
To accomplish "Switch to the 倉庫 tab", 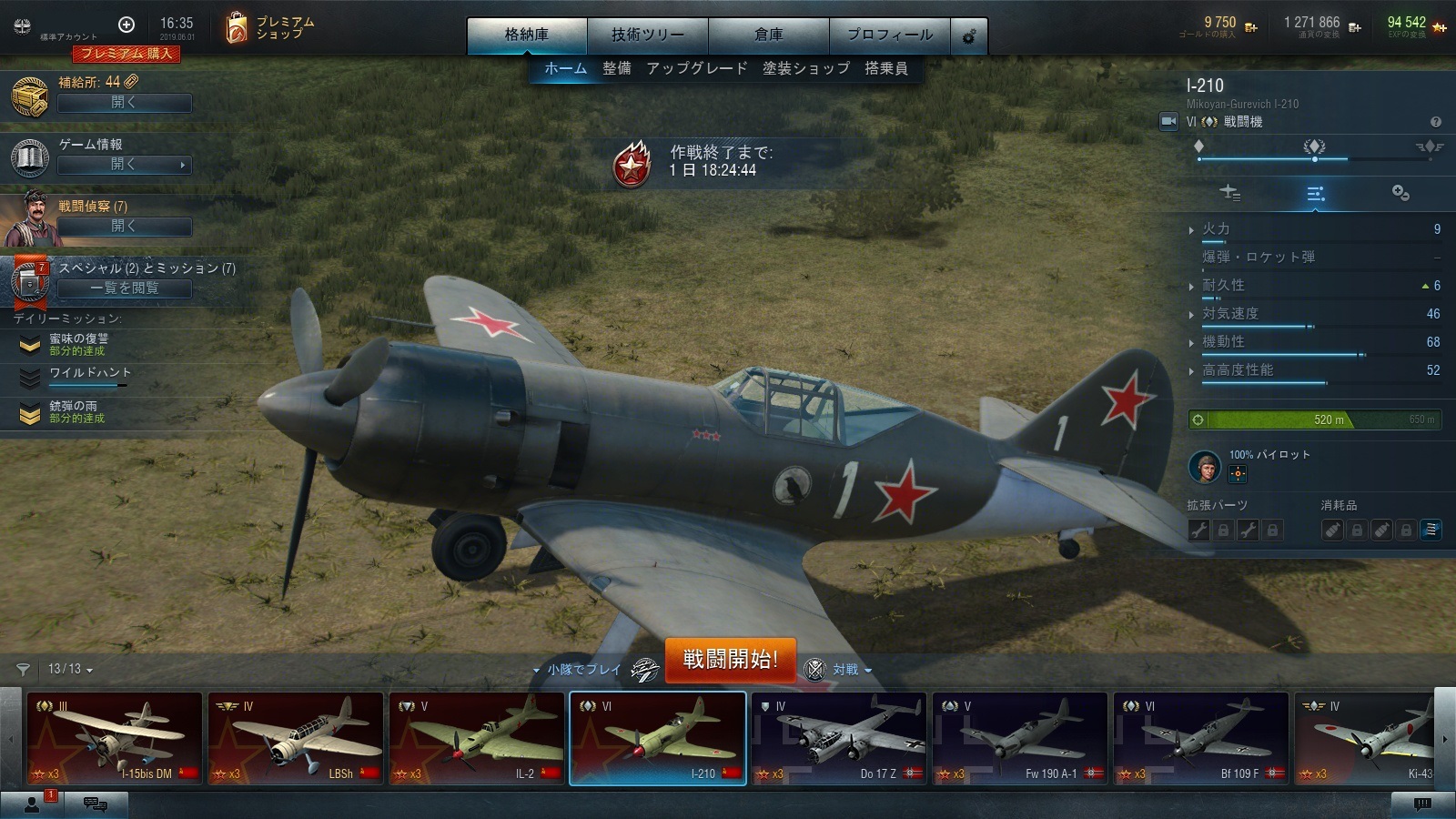I will (x=768, y=35).
